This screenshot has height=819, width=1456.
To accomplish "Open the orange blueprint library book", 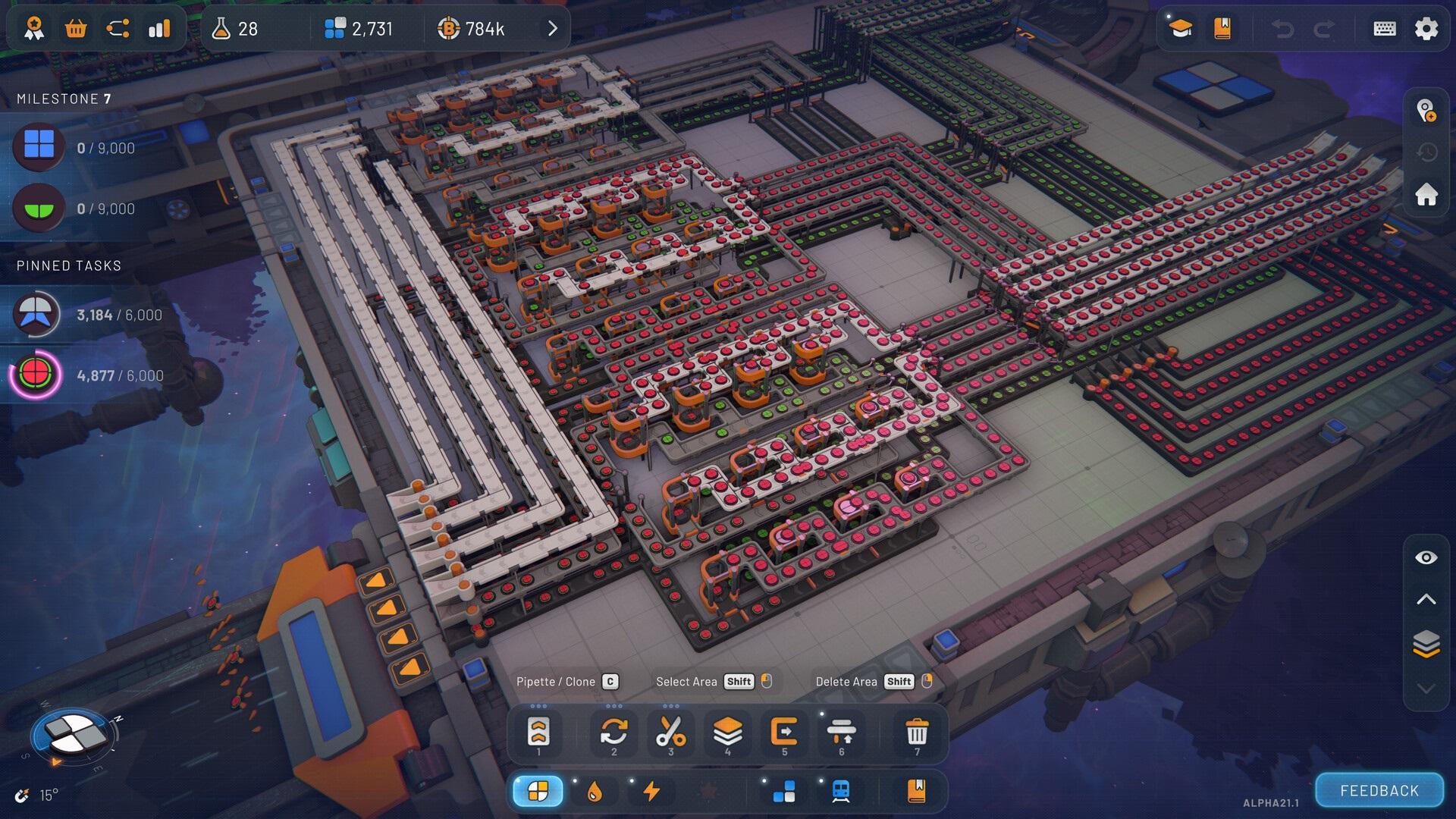I will pos(1222,29).
